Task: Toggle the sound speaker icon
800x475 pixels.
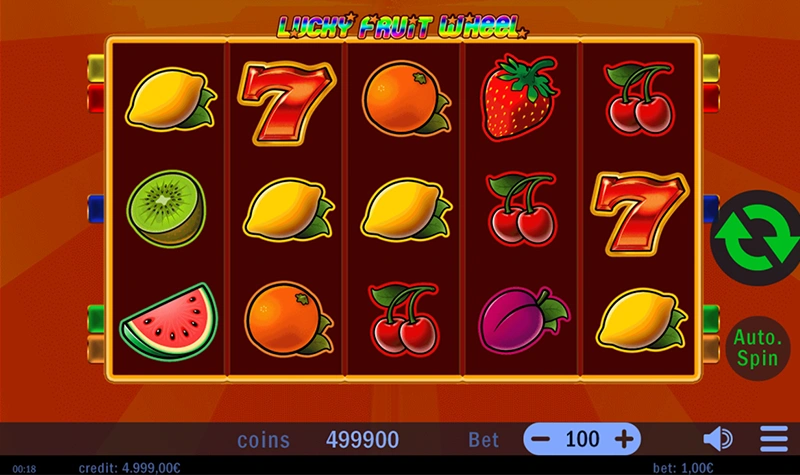Action: coord(717,439)
